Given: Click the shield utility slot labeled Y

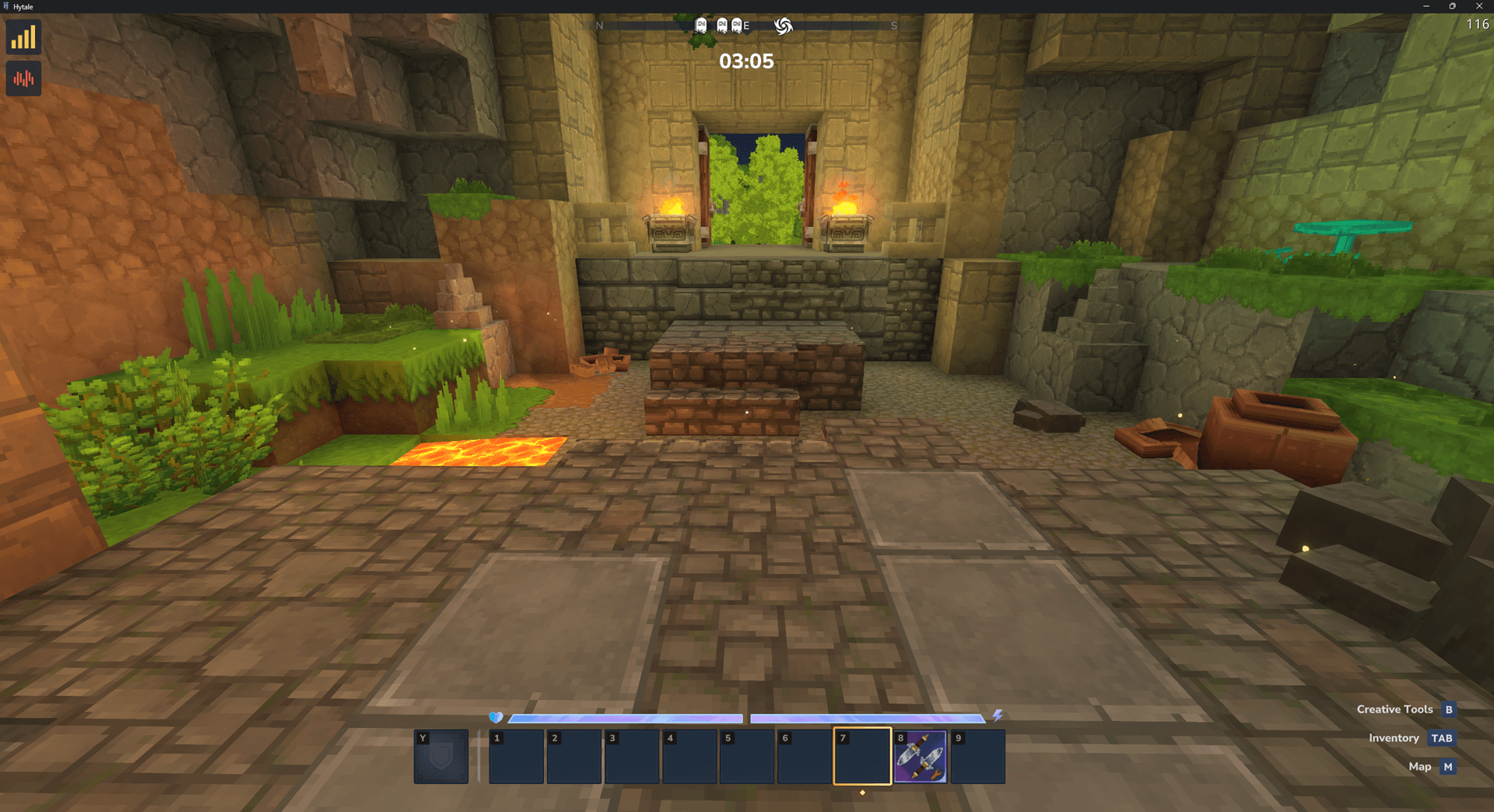Looking at the screenshot, I should pos(441,756).
